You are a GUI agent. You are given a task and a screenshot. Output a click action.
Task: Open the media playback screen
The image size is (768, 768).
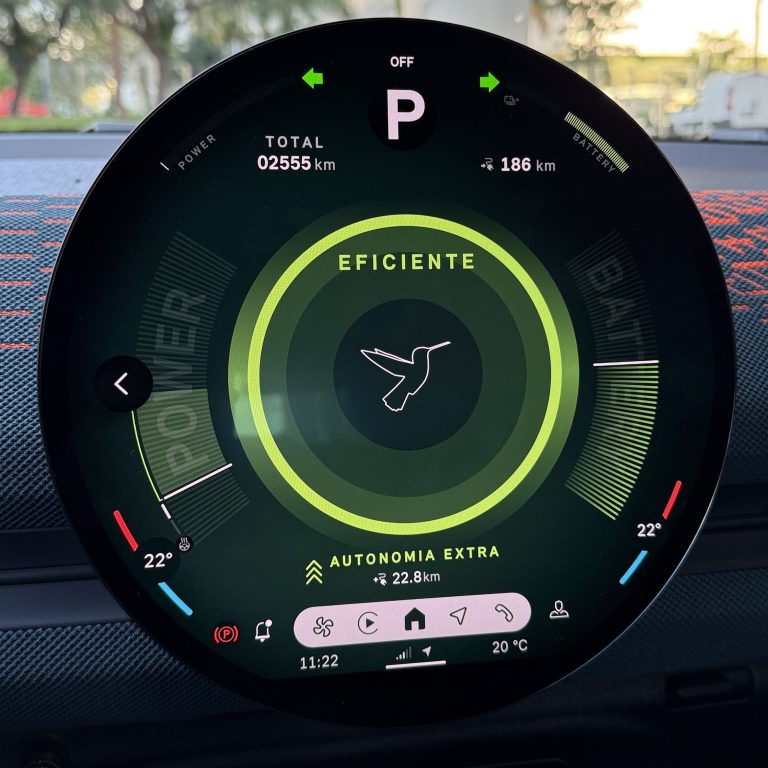pyautogui.click(x=368, y=622)
